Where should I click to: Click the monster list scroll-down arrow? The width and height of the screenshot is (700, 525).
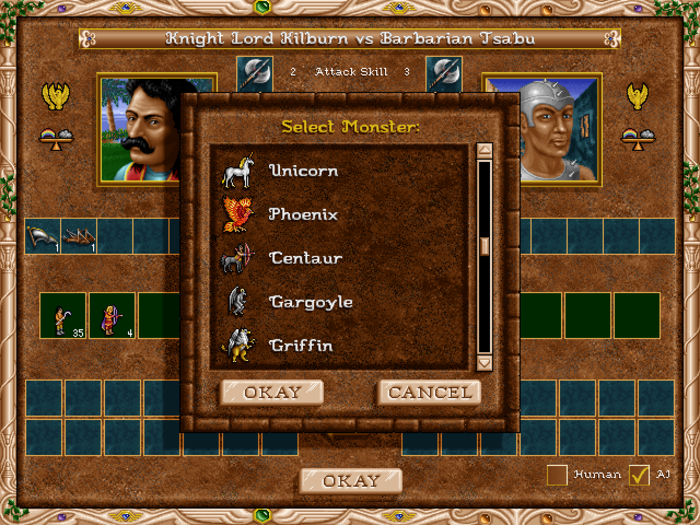coord(485,362)
